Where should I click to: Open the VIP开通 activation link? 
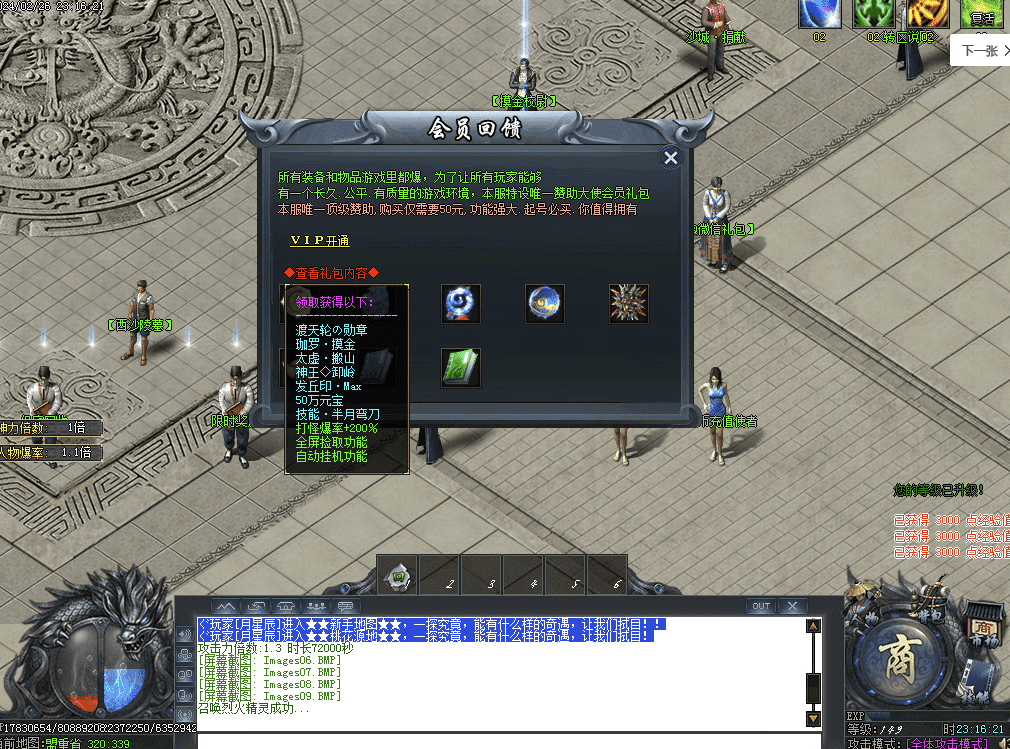point(320,241)
